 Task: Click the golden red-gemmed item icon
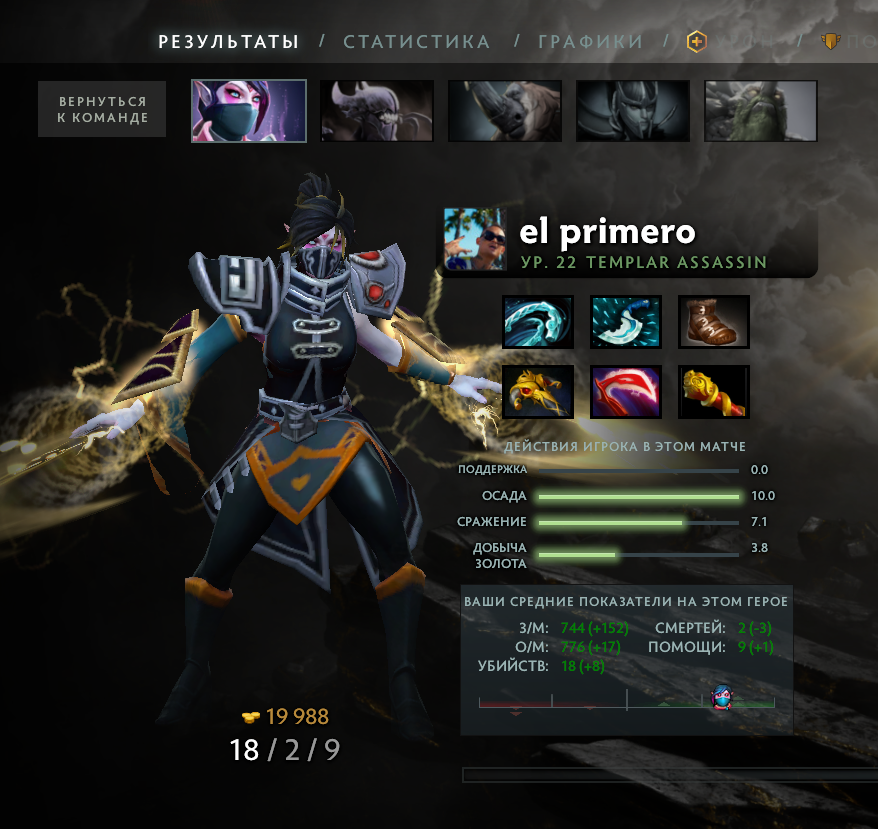538,392
